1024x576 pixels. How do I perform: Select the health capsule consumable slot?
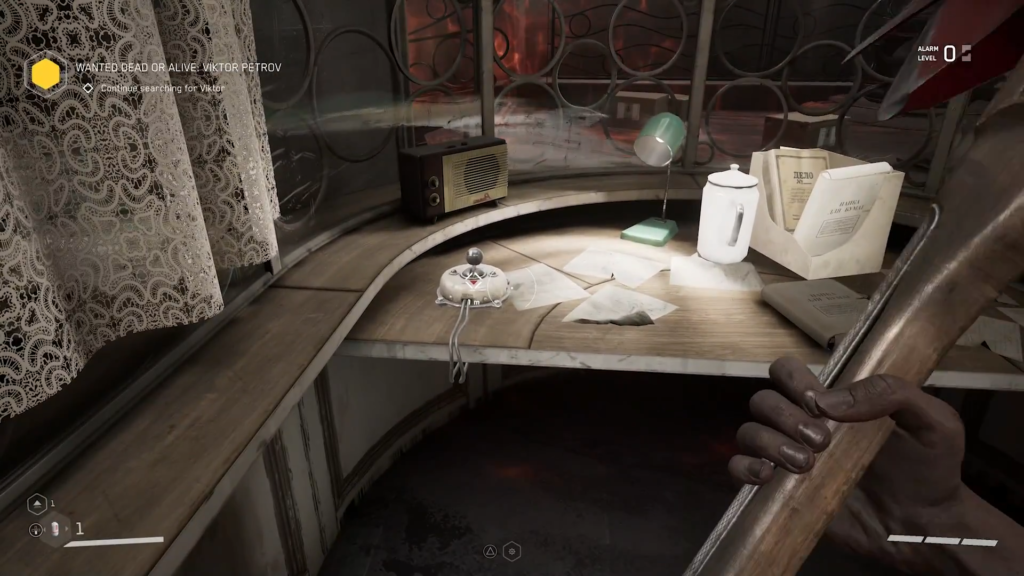pos(54,530)
